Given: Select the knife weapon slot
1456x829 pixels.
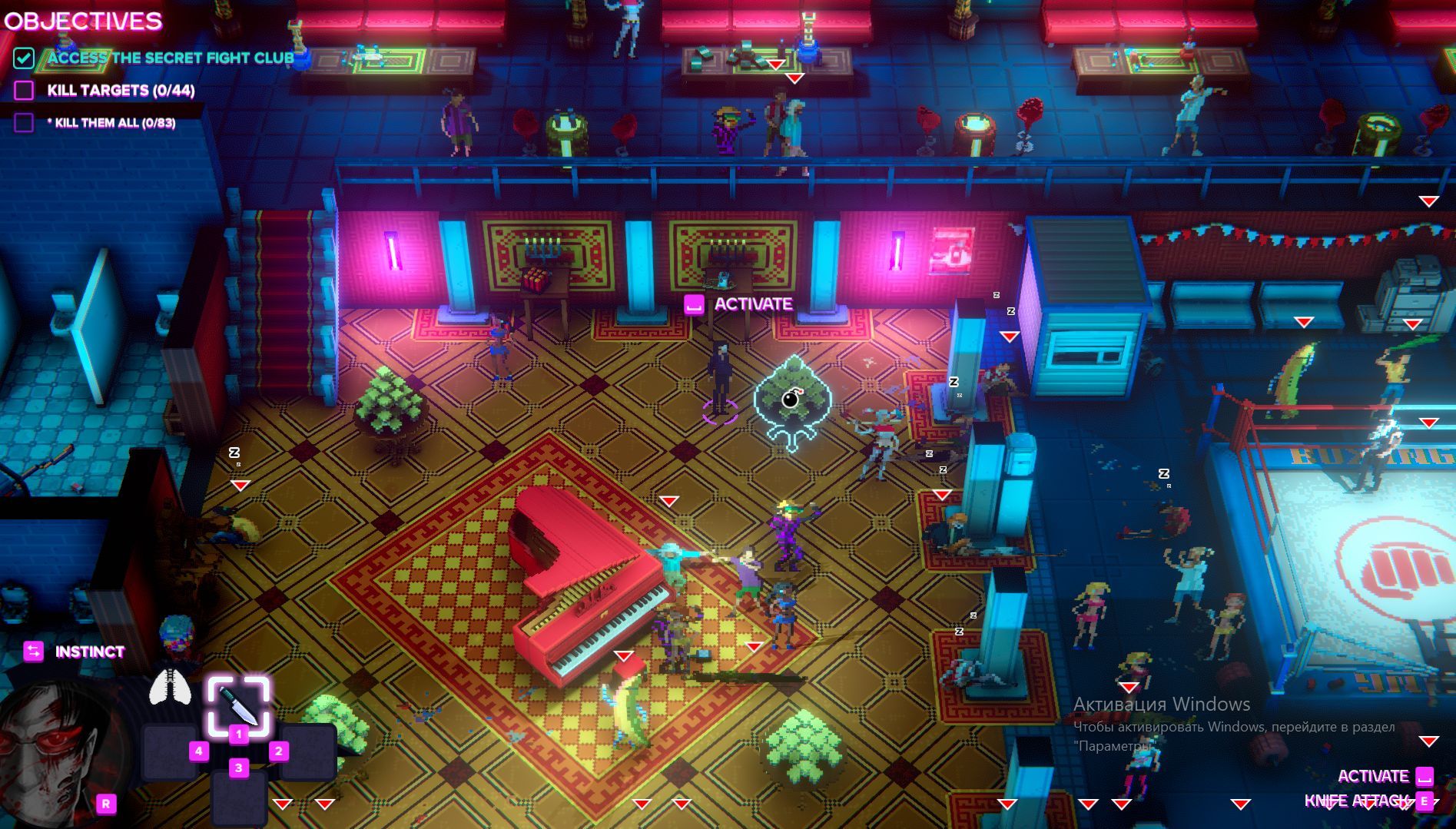Looking at the screenshot, I should pos(237,704).
